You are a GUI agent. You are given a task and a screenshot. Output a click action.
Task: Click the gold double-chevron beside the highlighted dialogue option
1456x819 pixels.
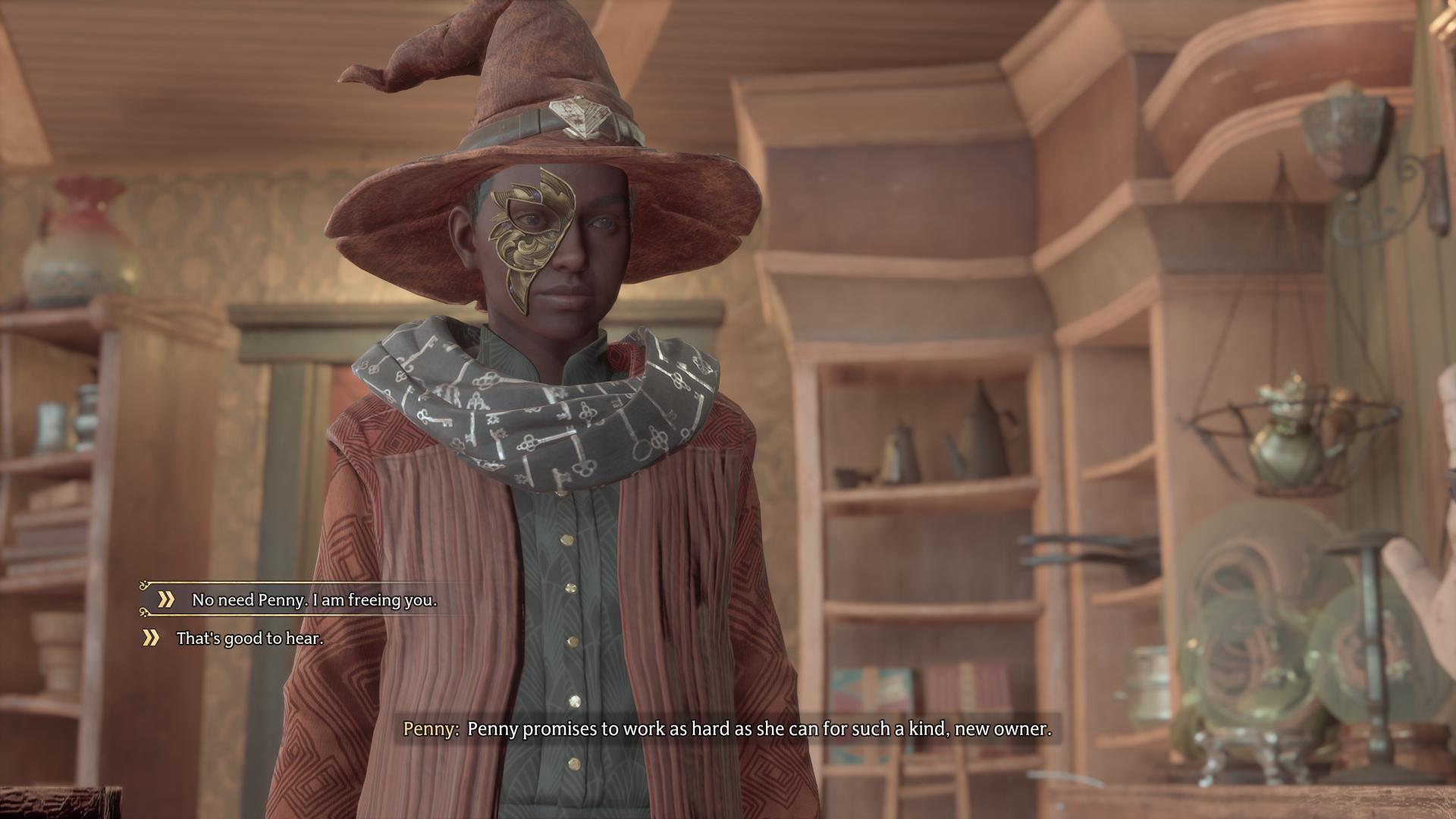tap(165, 599)
